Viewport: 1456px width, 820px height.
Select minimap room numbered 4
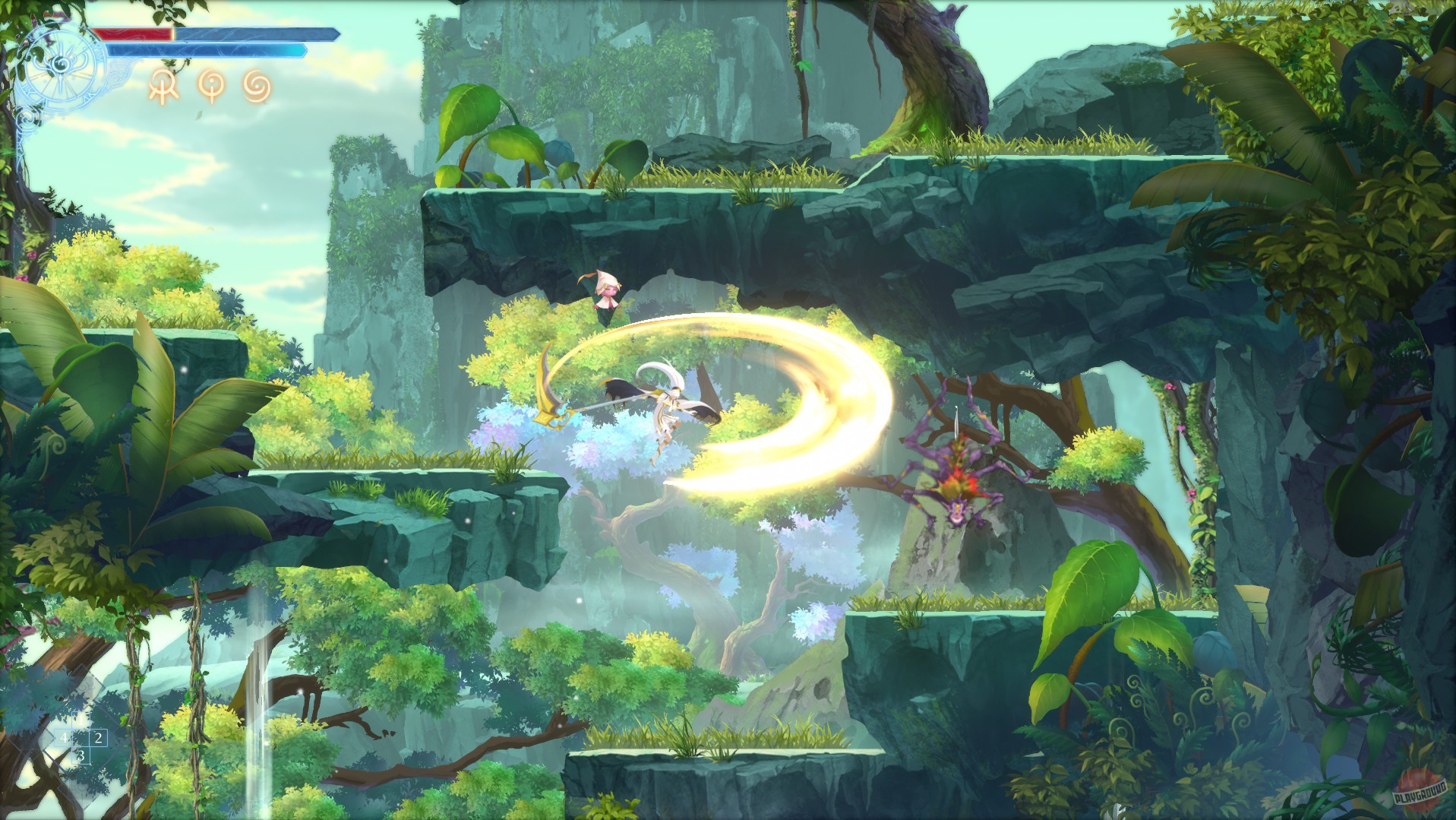coord(65,738)
